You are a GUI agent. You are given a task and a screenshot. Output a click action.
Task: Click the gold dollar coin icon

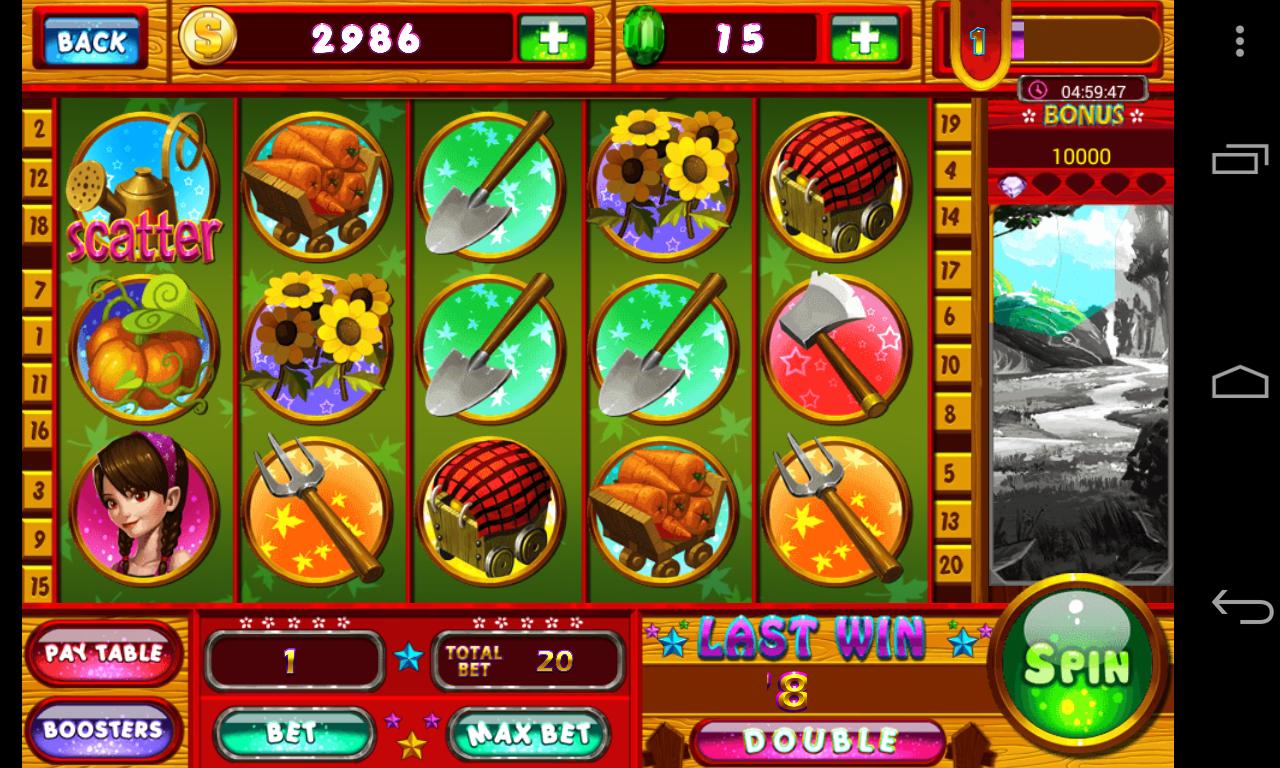pos(208,38)
